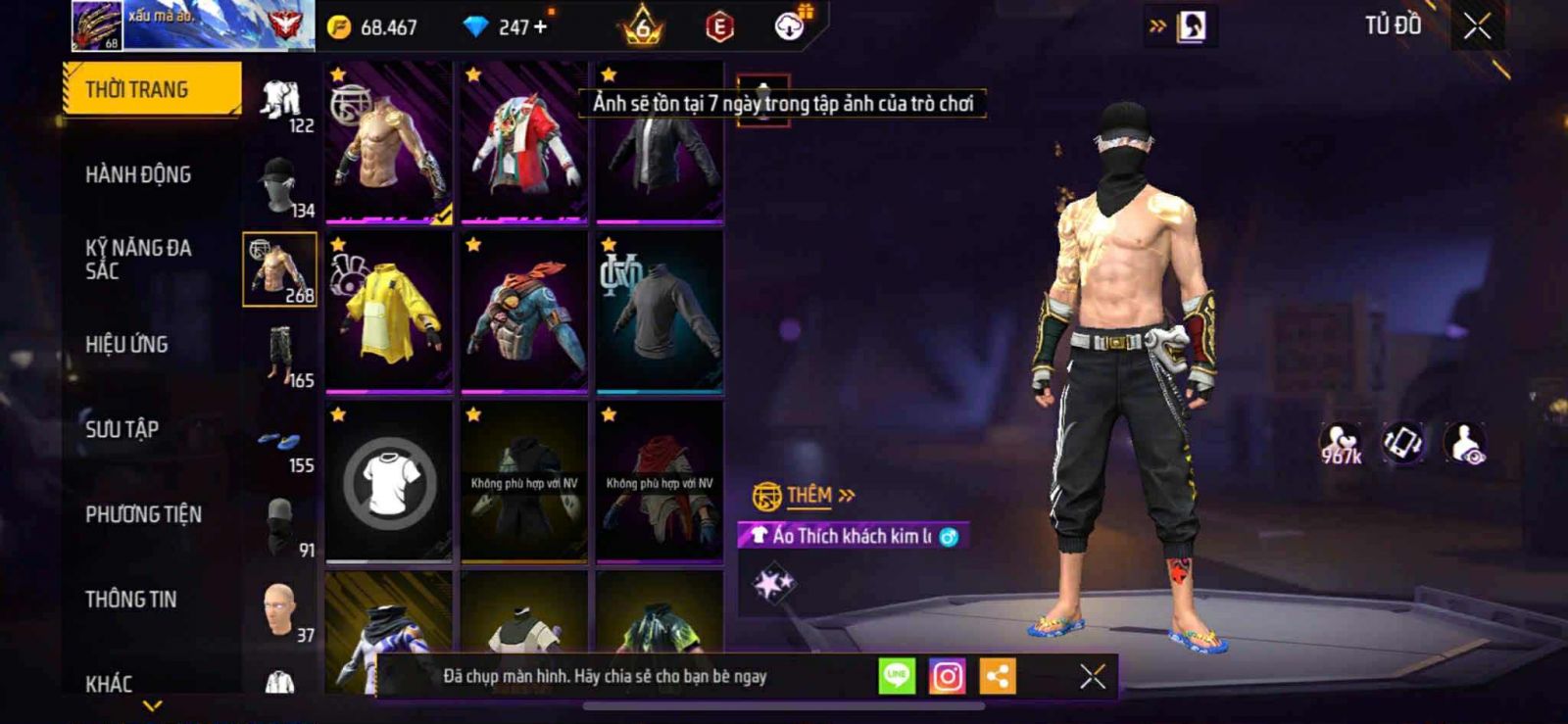Pick the gray turtleneck top

[x=660, y=313]
